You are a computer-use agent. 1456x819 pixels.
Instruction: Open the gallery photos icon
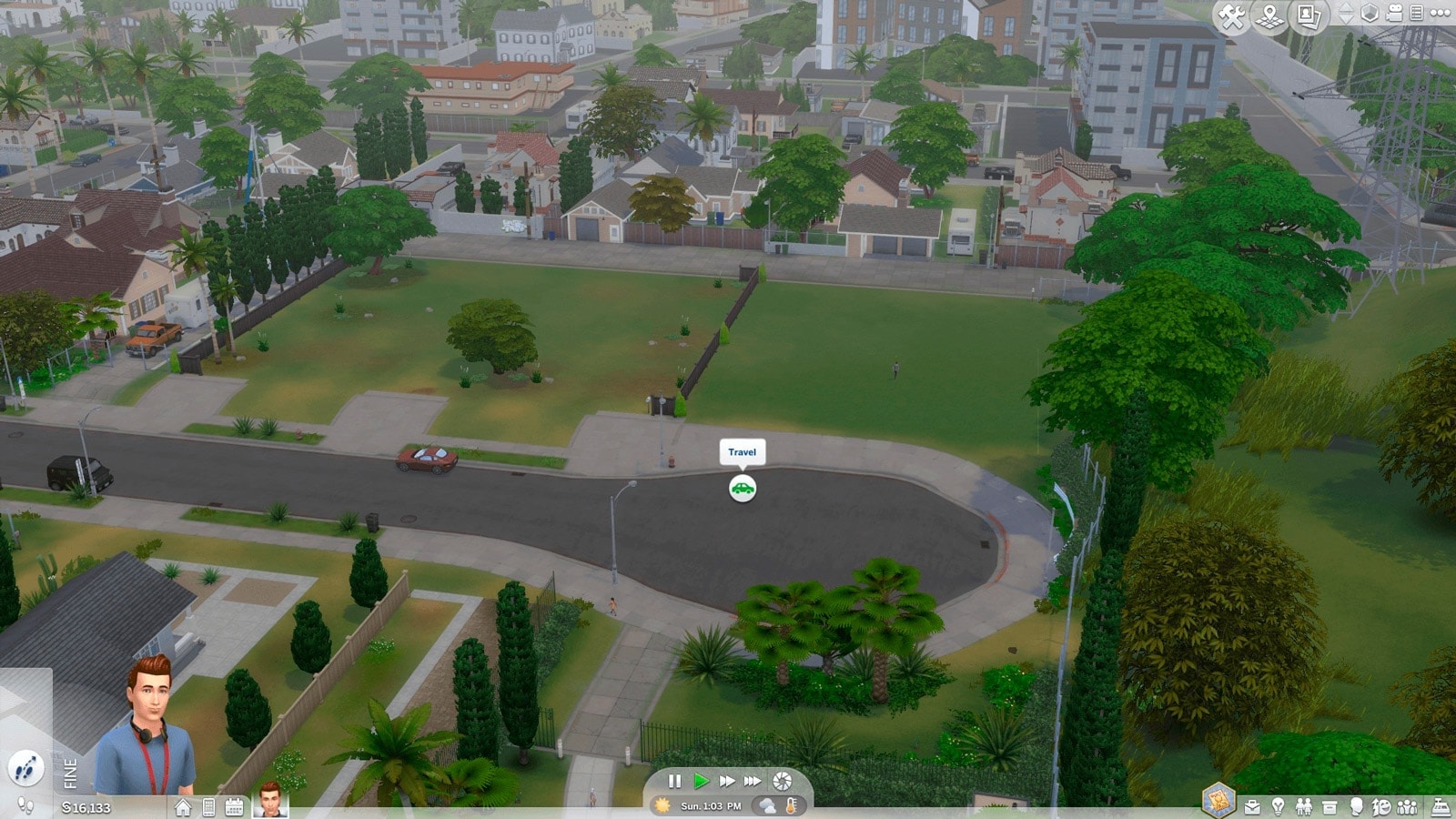pyautogui.click(x=1308, y=16)
